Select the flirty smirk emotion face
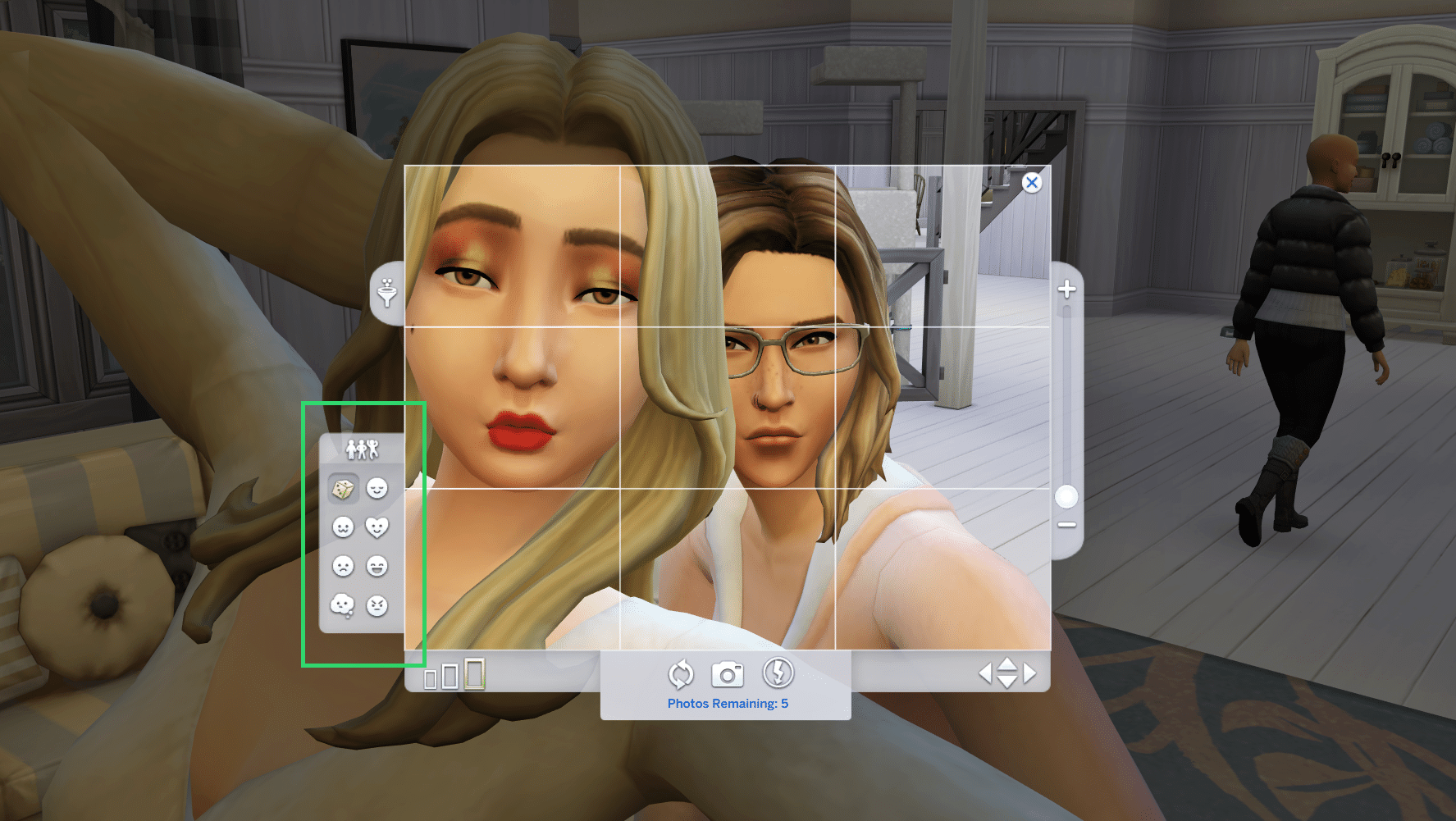This screenshot has width=1456, height=821. pyautogui.click(x=376, y=487)
